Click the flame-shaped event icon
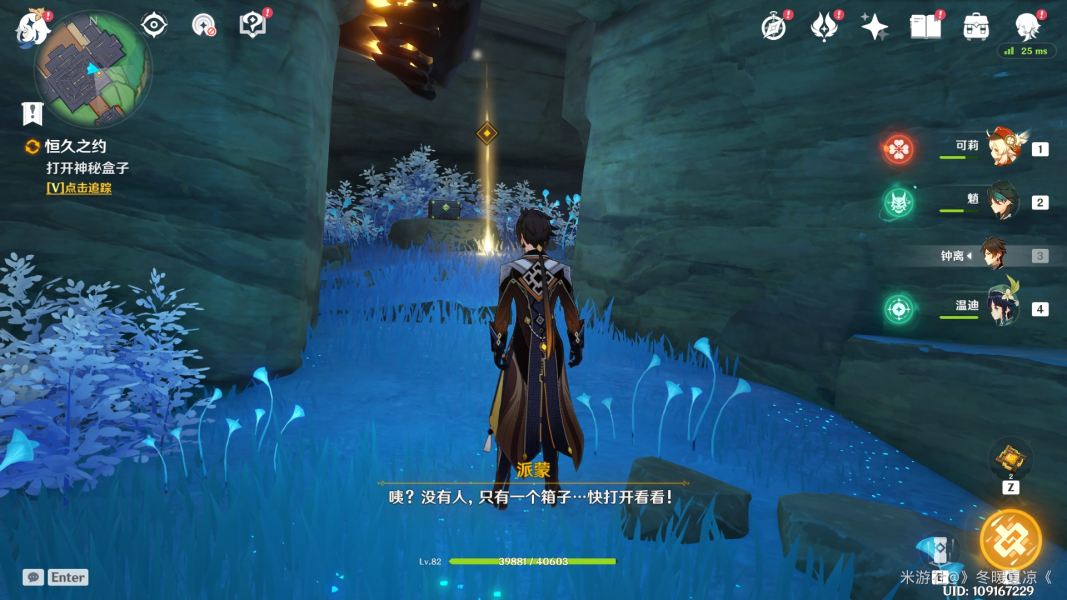 (824, 27)
